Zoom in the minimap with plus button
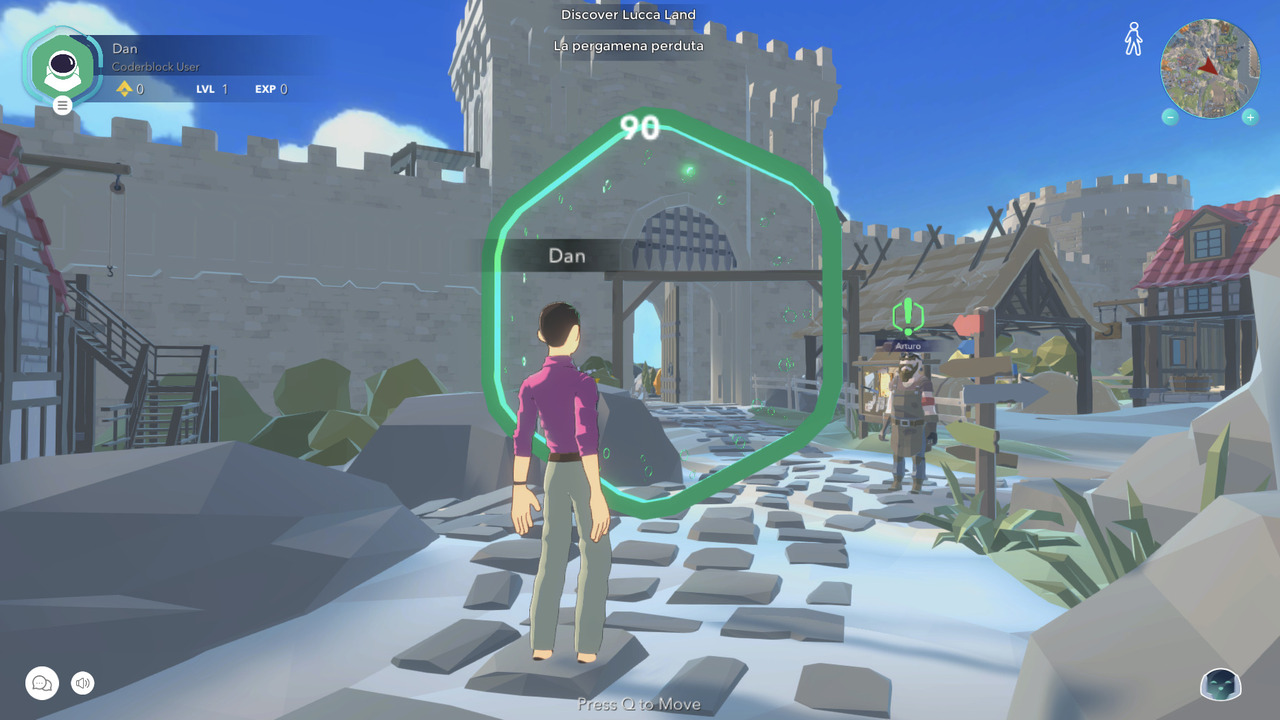The width and height of the screenshot is (1280, 720). pos(1250,117)
